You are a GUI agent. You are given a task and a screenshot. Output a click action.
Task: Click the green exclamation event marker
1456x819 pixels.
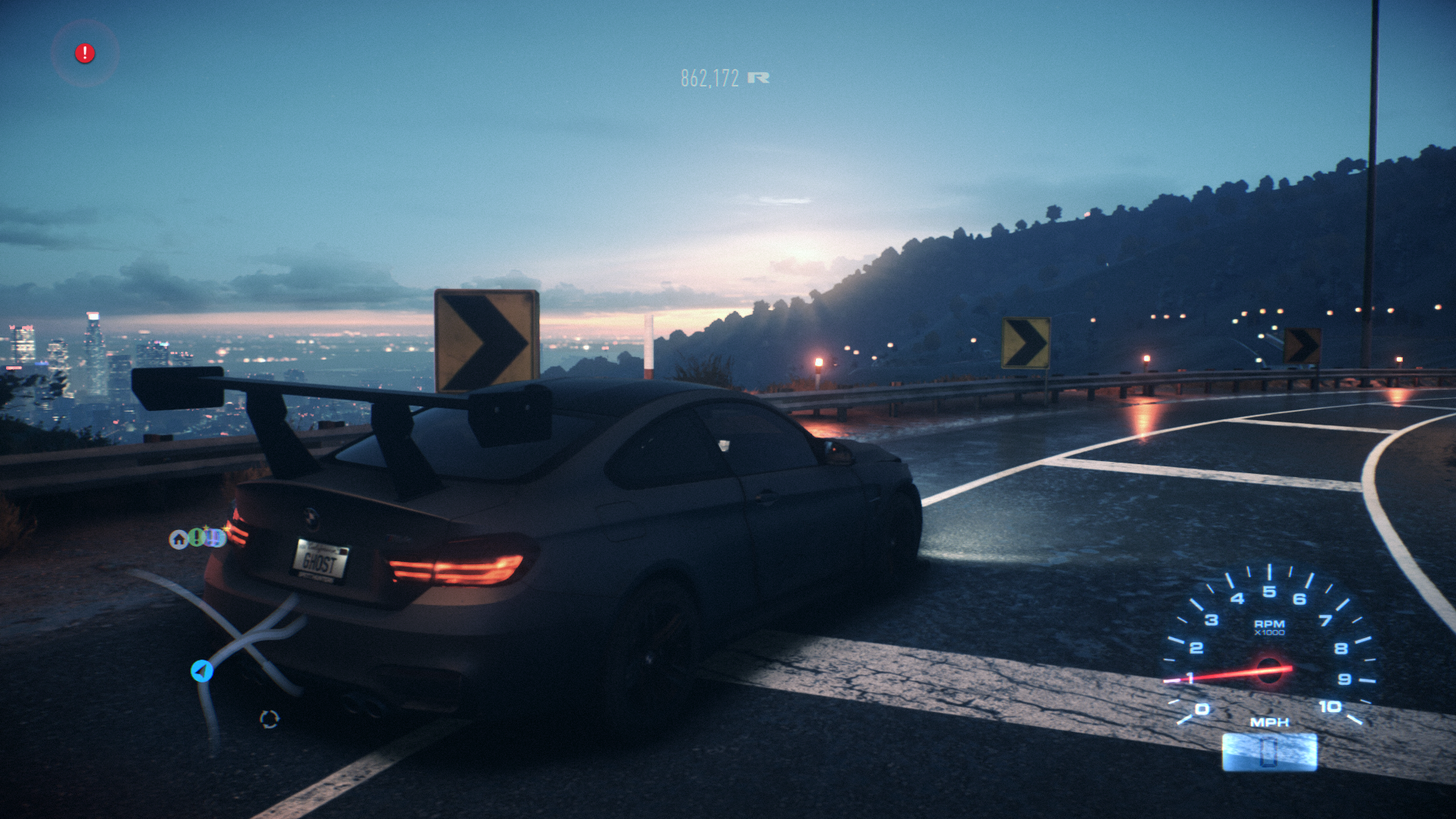point(196,538)
